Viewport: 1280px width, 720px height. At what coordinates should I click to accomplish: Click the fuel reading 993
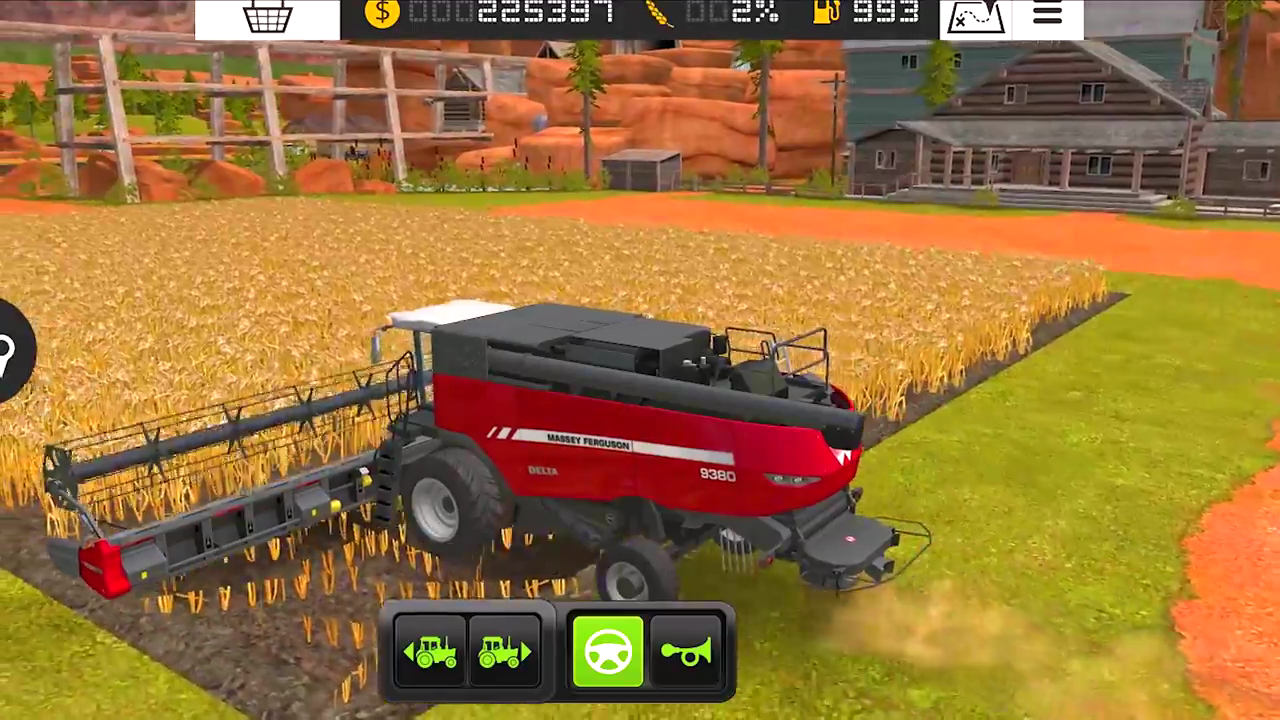(886, 13)
